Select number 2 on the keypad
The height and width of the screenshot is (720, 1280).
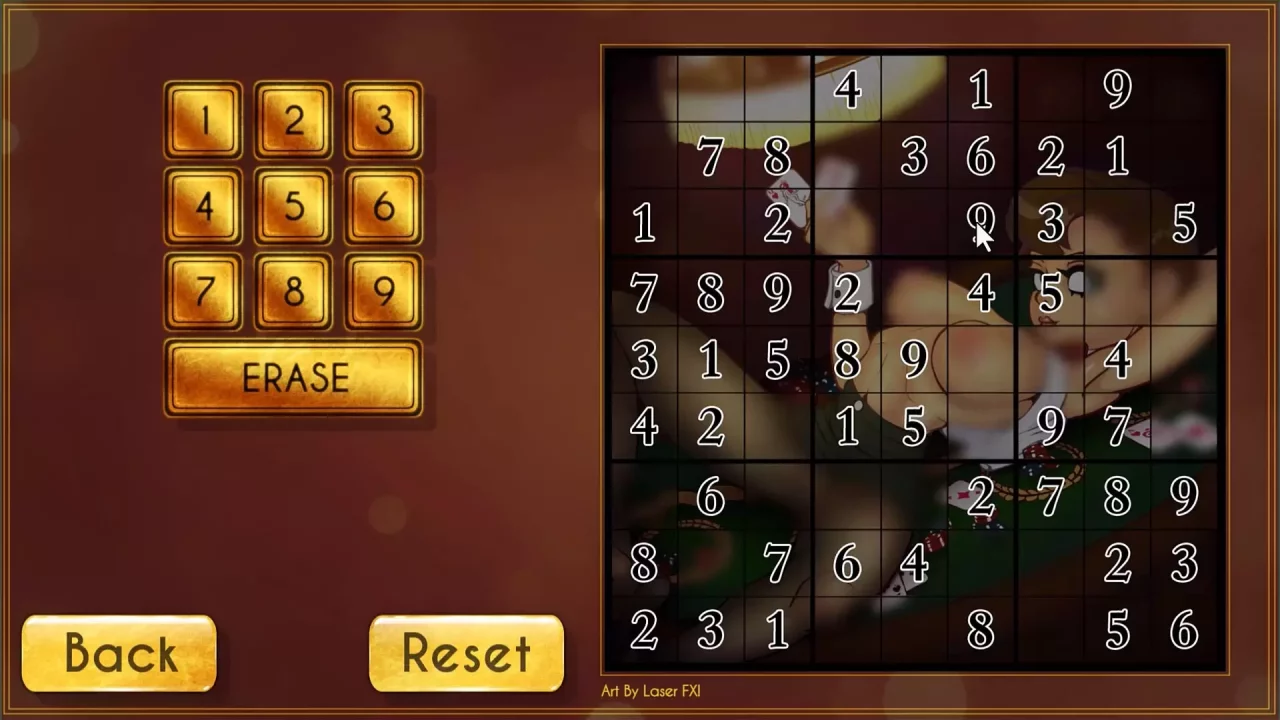pos(293,121)
